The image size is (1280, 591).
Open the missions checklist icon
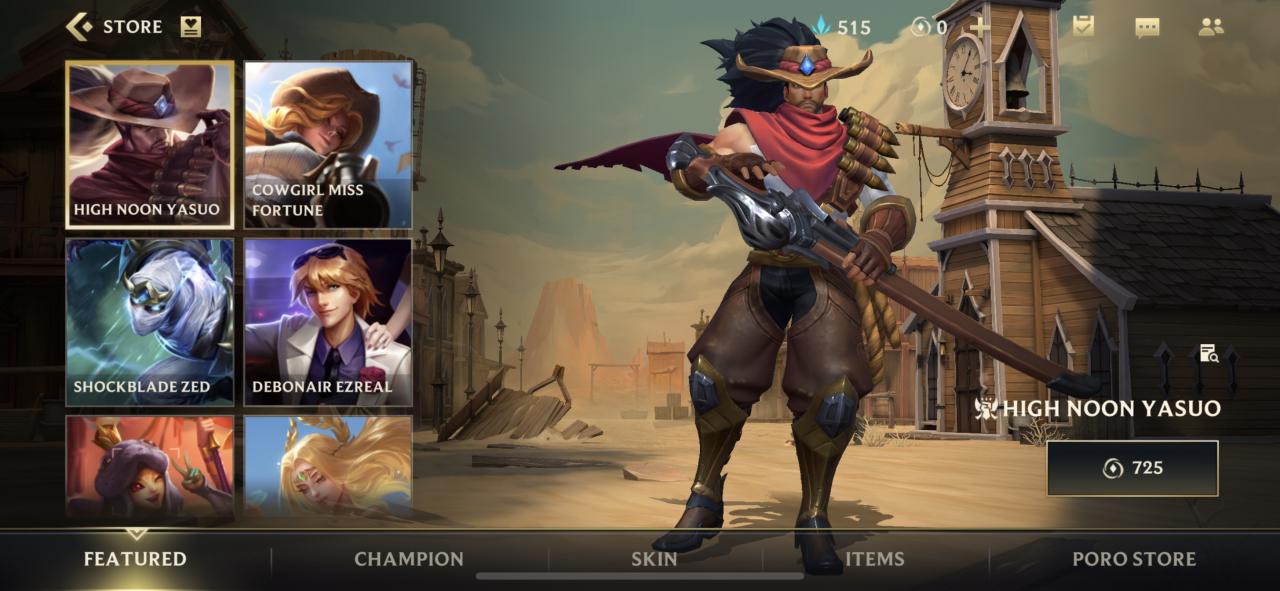click(x=1083, y=27)
